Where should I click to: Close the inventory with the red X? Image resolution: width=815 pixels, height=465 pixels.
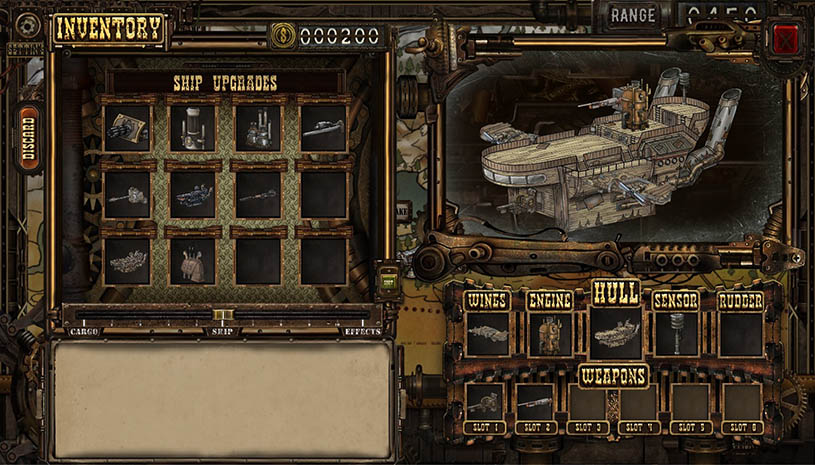787,41
